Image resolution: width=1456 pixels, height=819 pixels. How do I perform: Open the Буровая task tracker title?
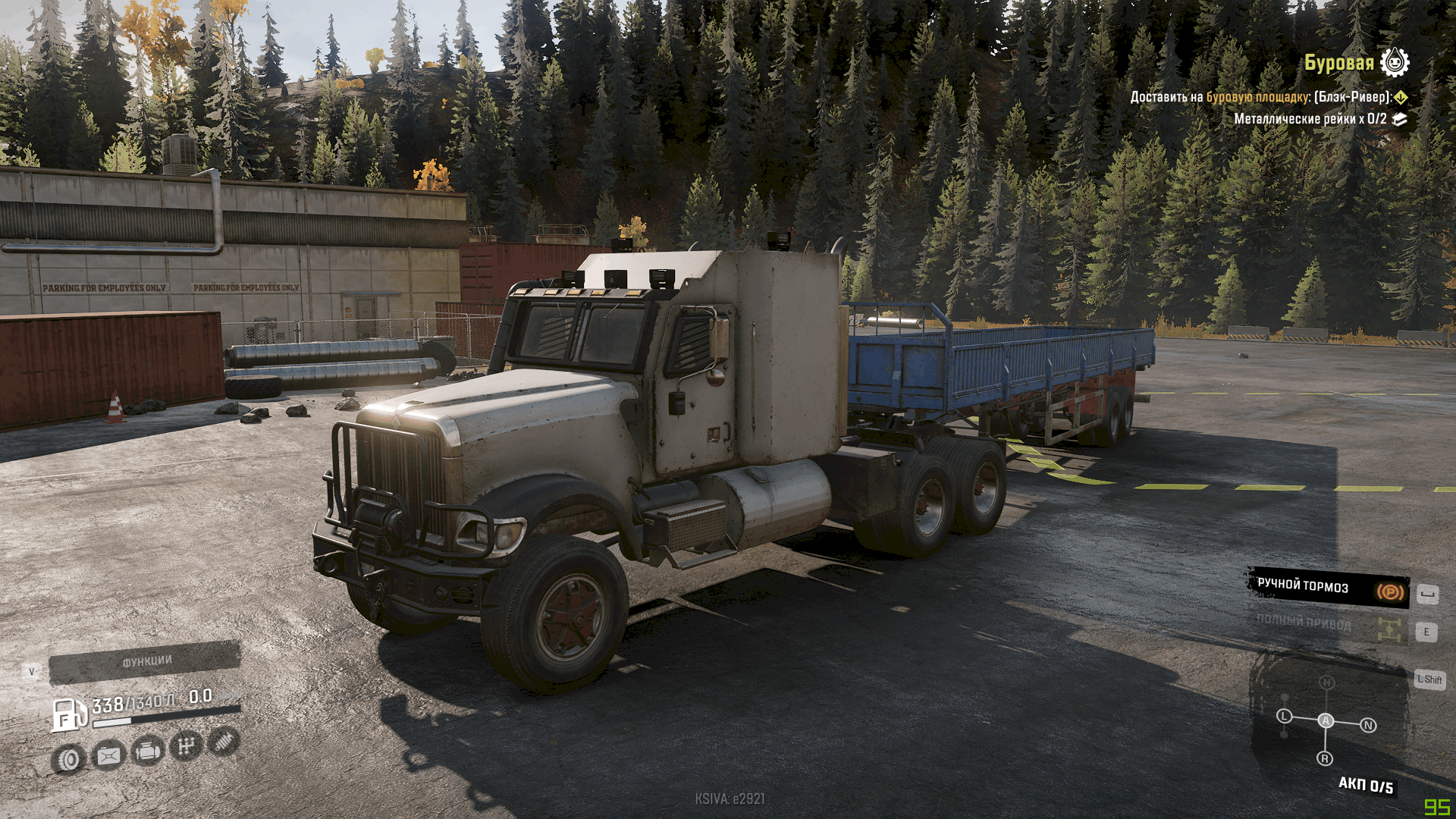1338,63
